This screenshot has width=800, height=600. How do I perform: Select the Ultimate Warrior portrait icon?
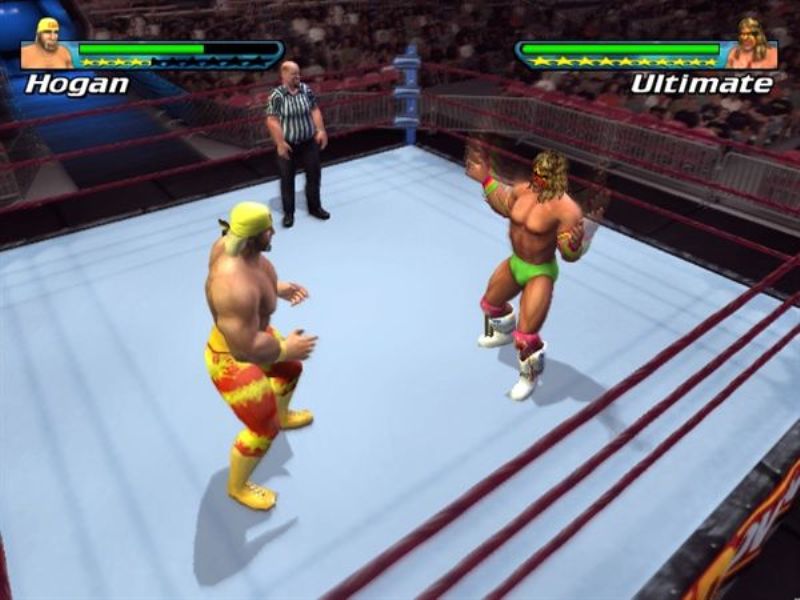[751, 45]
